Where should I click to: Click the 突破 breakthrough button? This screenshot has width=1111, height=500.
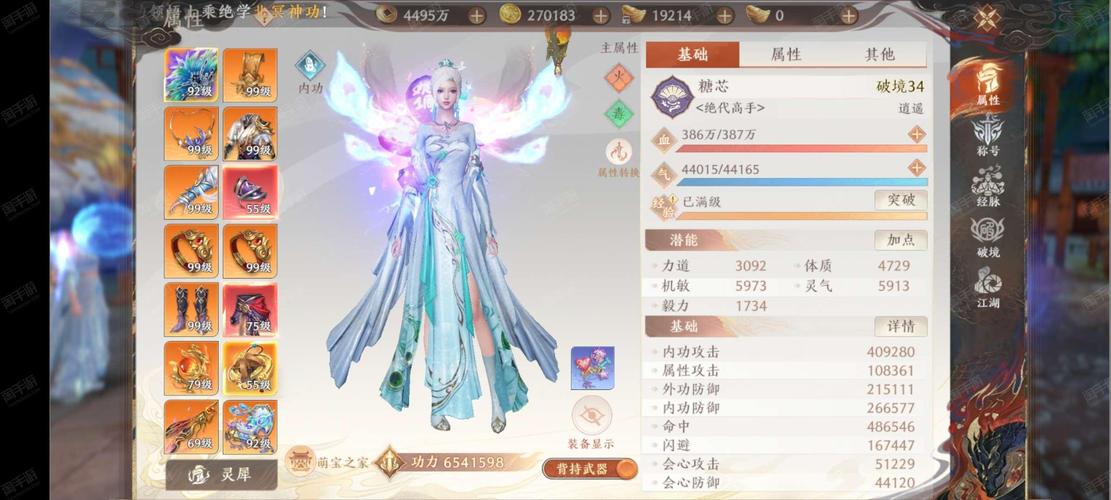coord(900,200)
